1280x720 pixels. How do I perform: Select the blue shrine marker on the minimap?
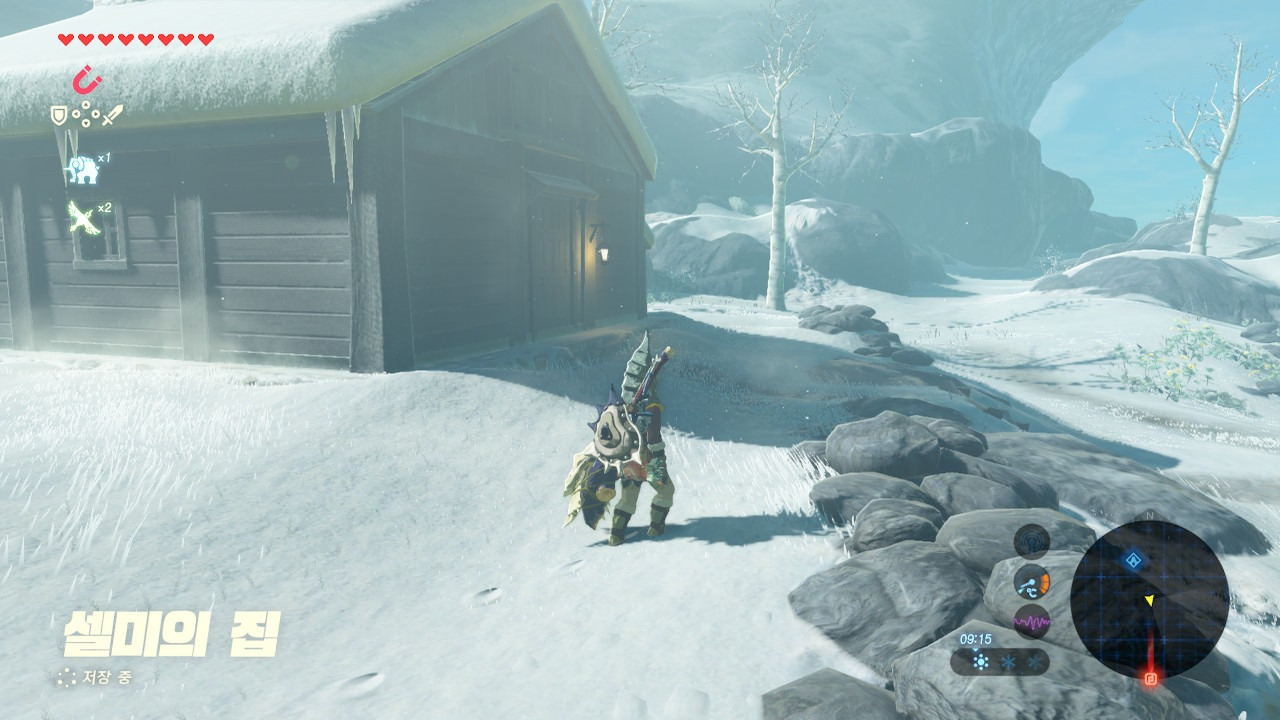(x=1131, y=560)
